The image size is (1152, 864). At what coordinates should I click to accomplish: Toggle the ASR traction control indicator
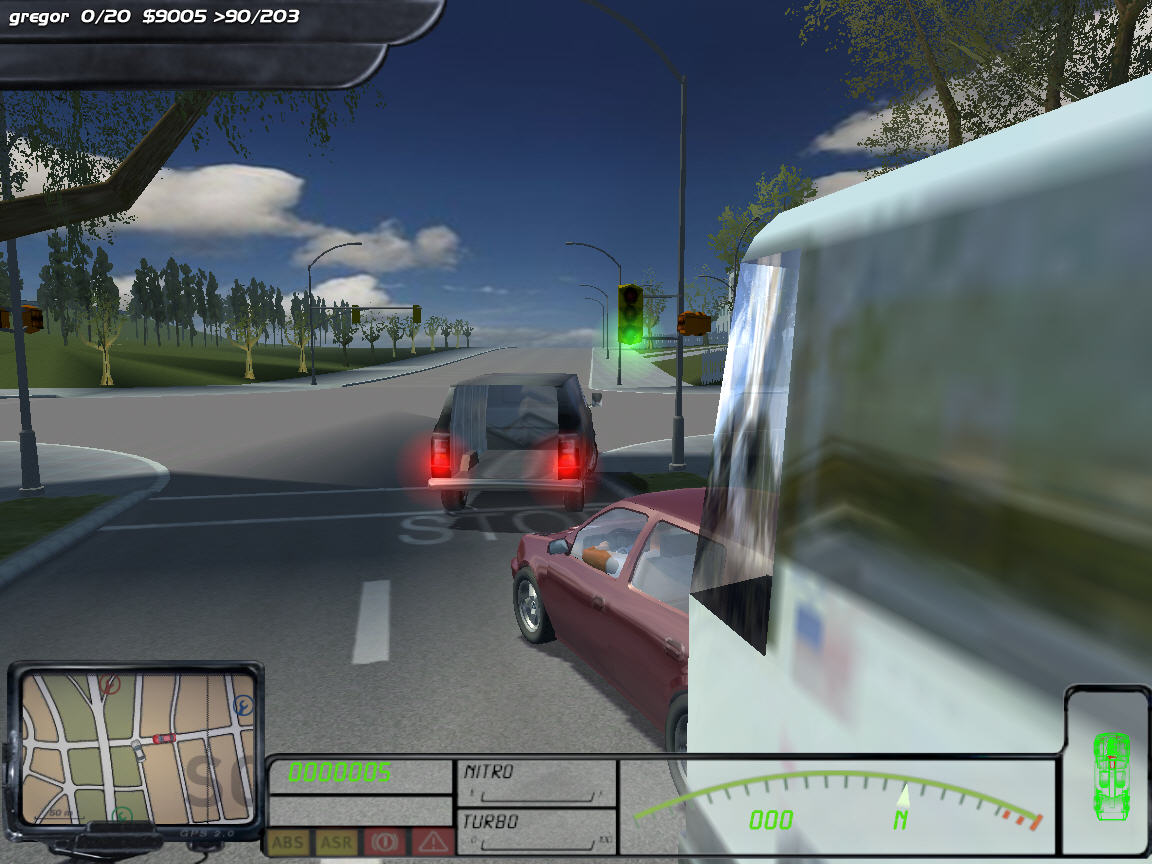click(336, 842)
